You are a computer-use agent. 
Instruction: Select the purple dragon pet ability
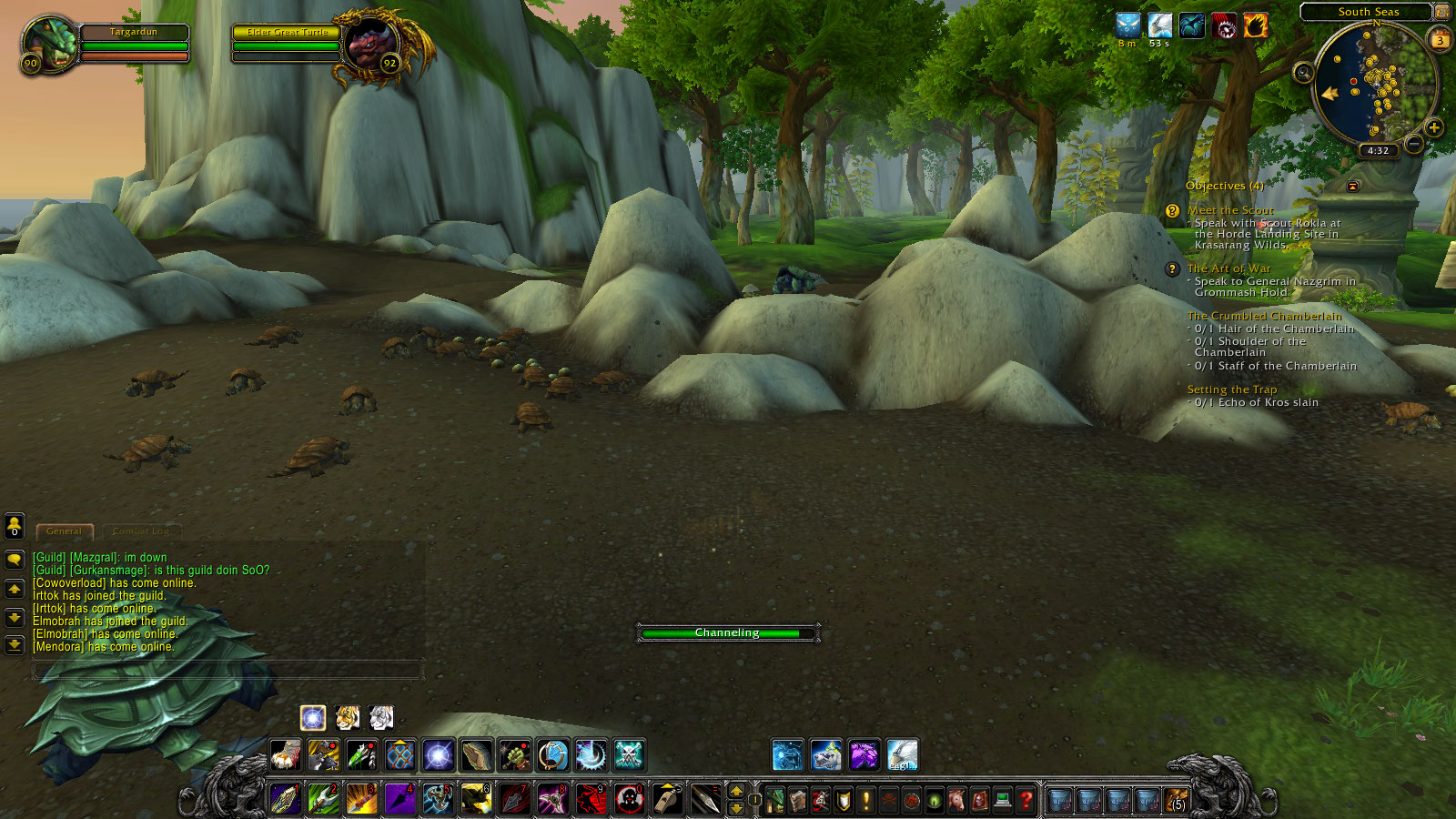pyautogui.click(x=864, y=755)
